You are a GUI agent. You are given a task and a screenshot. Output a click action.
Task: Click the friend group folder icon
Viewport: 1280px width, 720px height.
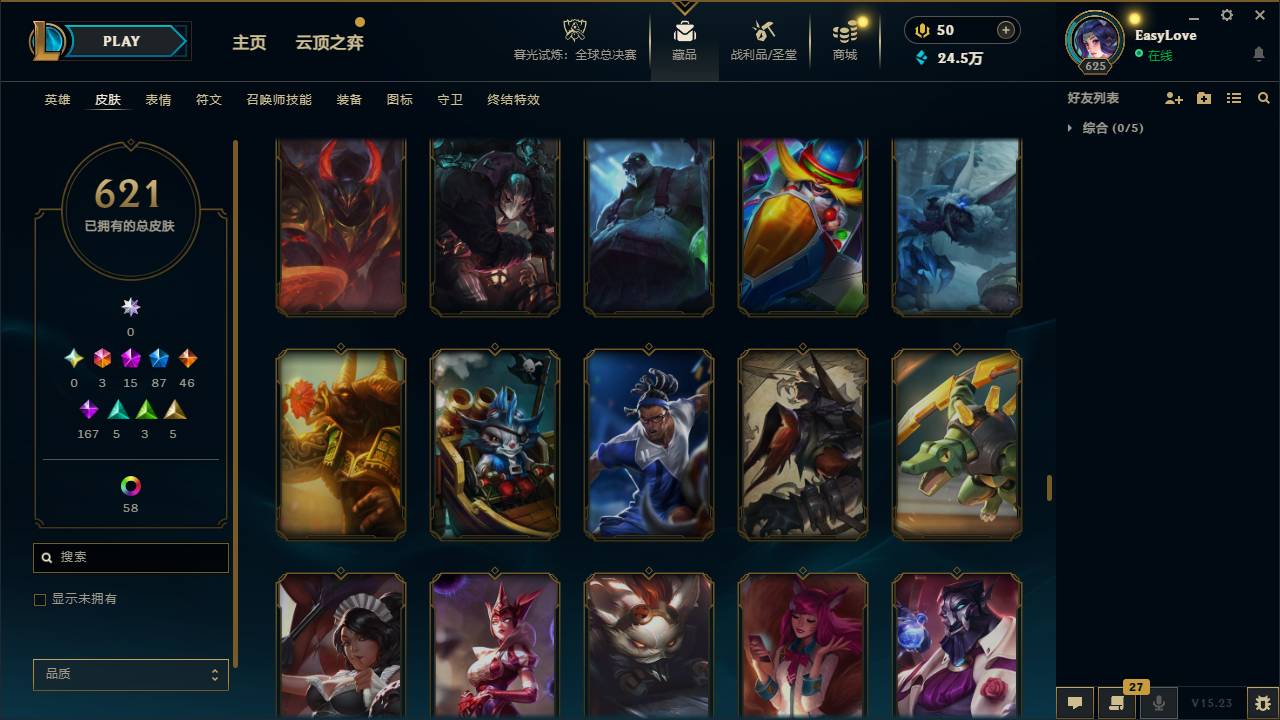coord(1204,98)
